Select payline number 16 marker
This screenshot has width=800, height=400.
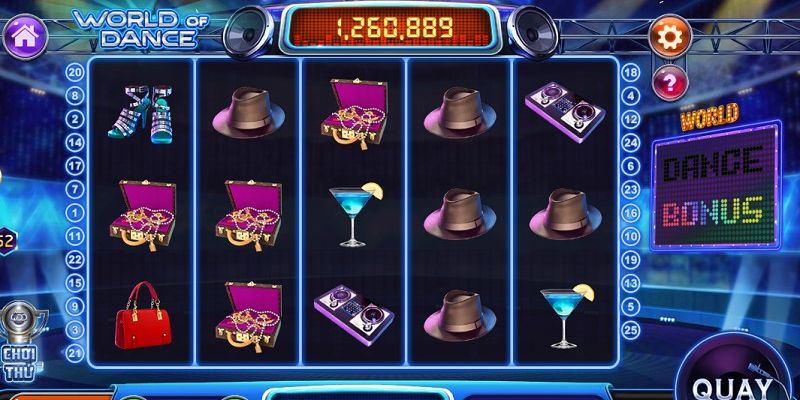pyautogui.click(x=631, y=212)
